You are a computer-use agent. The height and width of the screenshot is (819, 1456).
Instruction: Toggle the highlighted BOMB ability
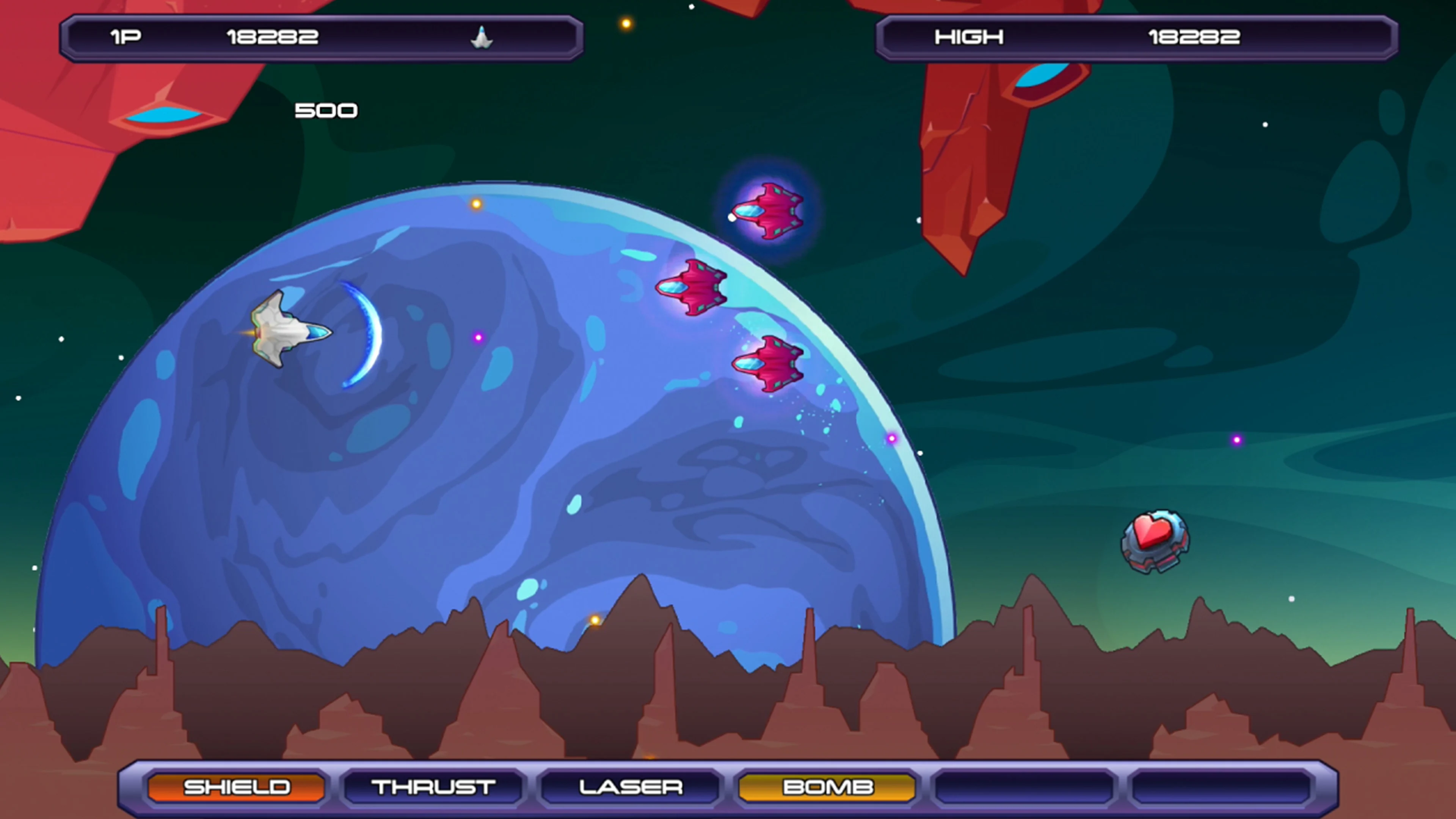(827, 786)
